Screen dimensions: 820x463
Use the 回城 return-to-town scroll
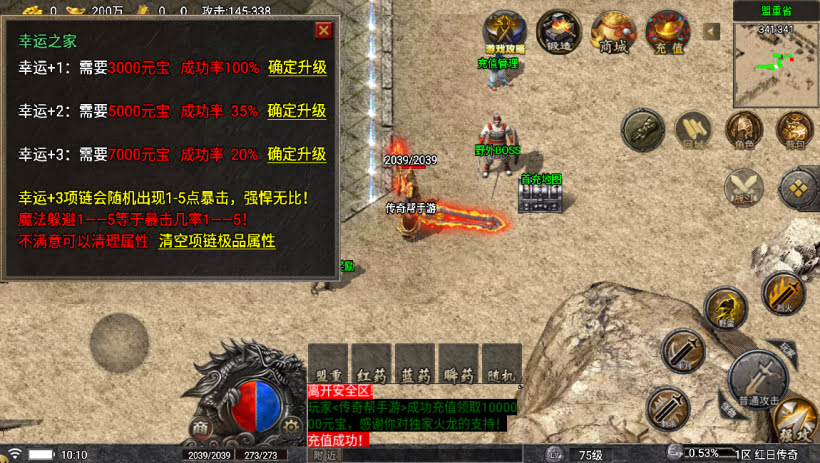click(694, 130)
